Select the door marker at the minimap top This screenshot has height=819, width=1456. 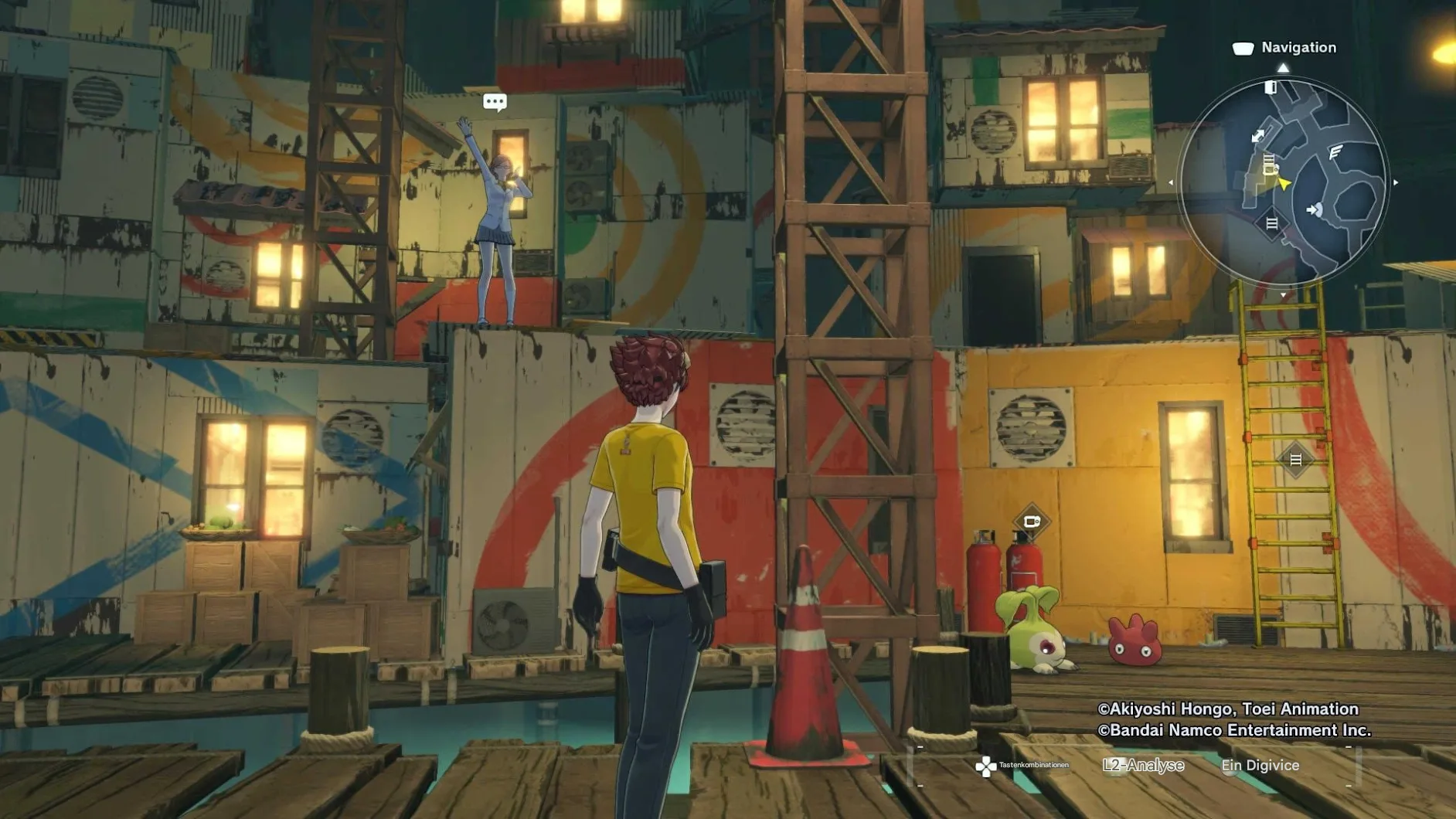[1270, 87]
